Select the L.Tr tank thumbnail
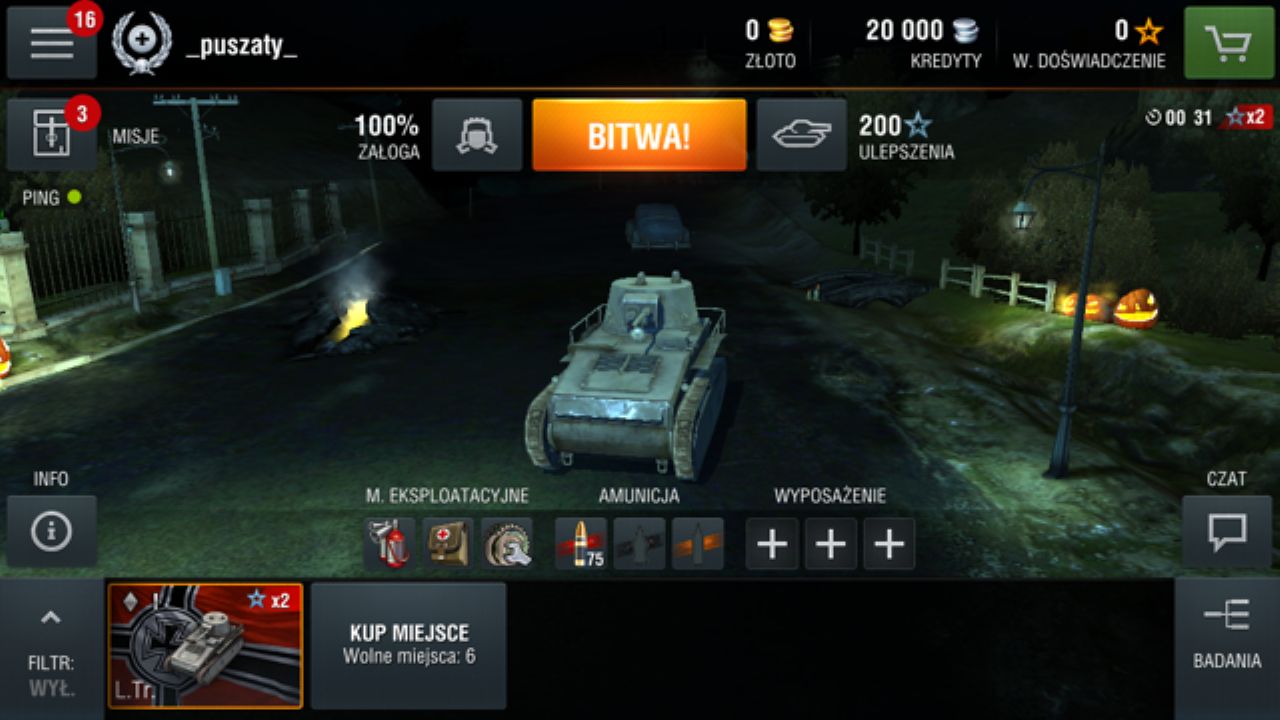Screen dimensions: 1280x720 [205, 645]
